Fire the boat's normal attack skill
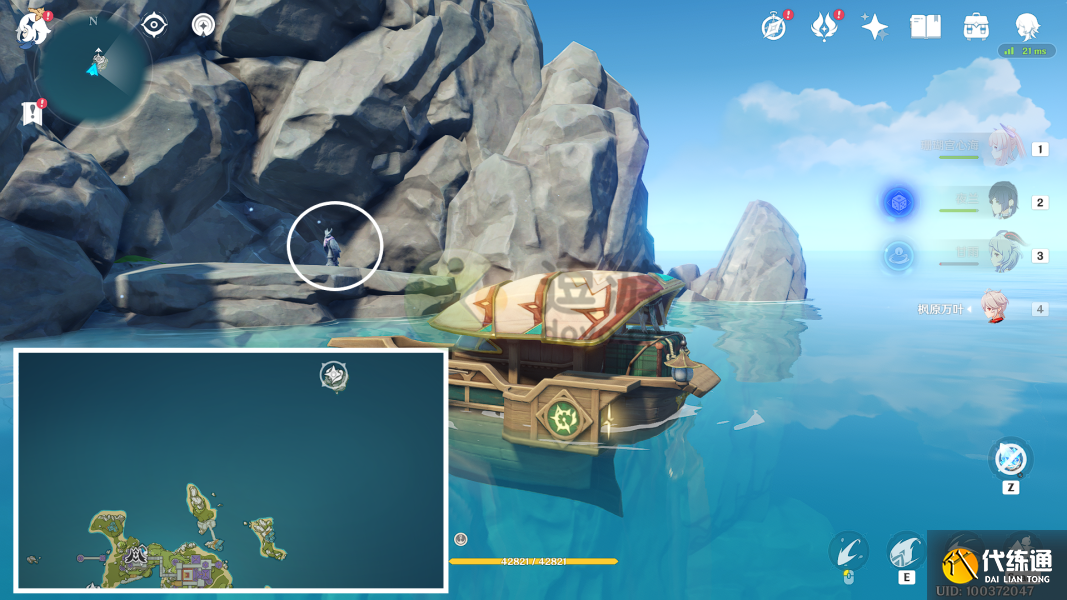The width and height of the screenshot is (1067, 600). coord(848,551)
